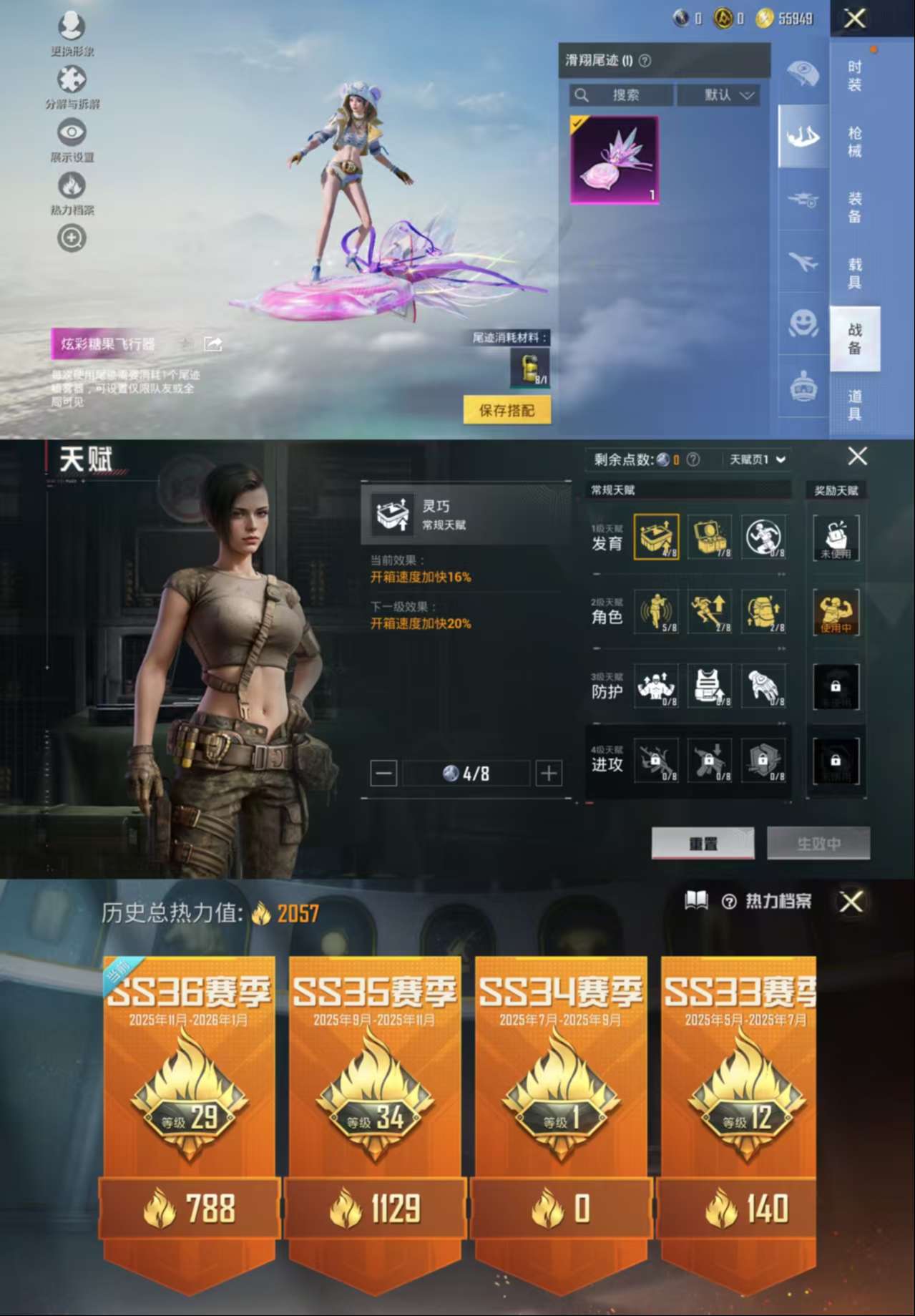Open 分解与拆解 dismantle menu
This screenshot has width=915, height=1316.
[72, 84]
